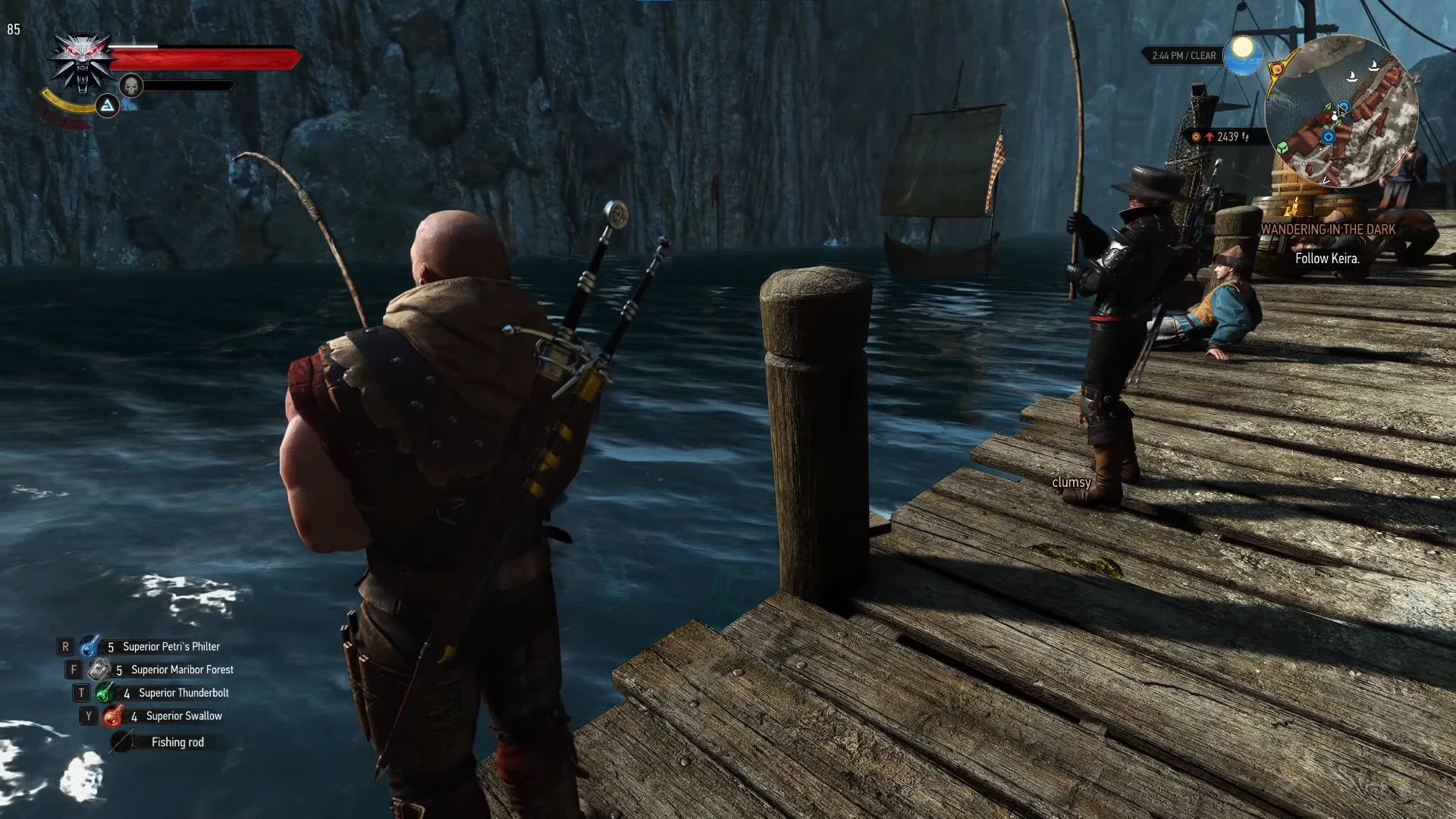Click the clumsy NPC label on the dock
This screenshot has height=819, width=1456.
1072,482
